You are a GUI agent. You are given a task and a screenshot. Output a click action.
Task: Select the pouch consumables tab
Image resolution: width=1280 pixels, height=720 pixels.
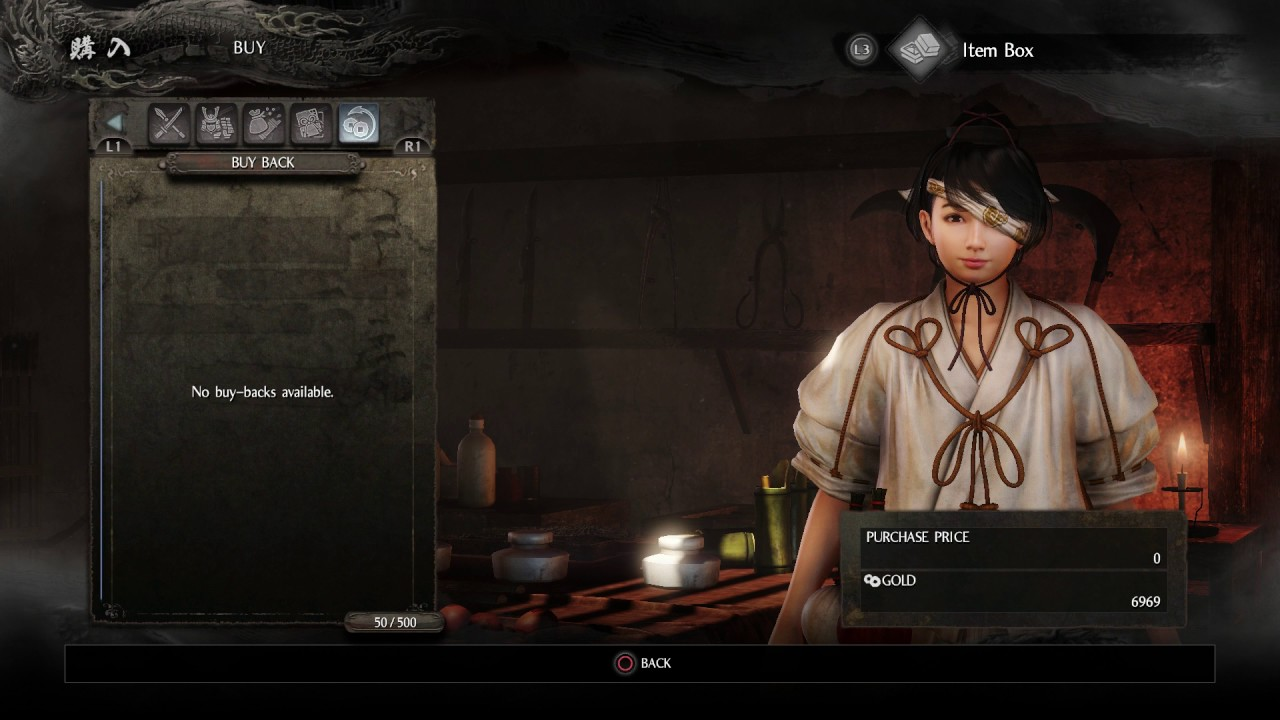(x=264, y=124)
